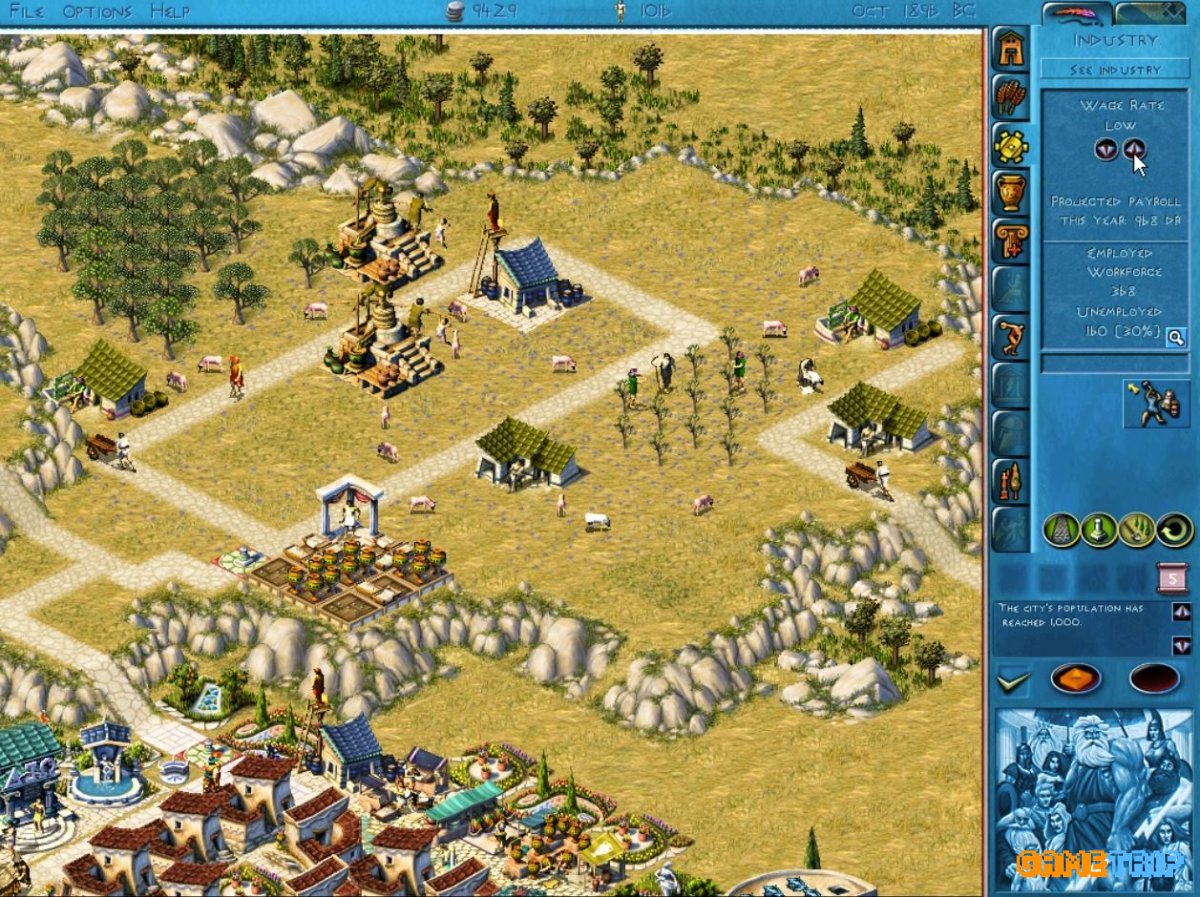Click the magnifying glass beside unemployed count
The image size is (1200, 897).
click(x=1175, y=338)
